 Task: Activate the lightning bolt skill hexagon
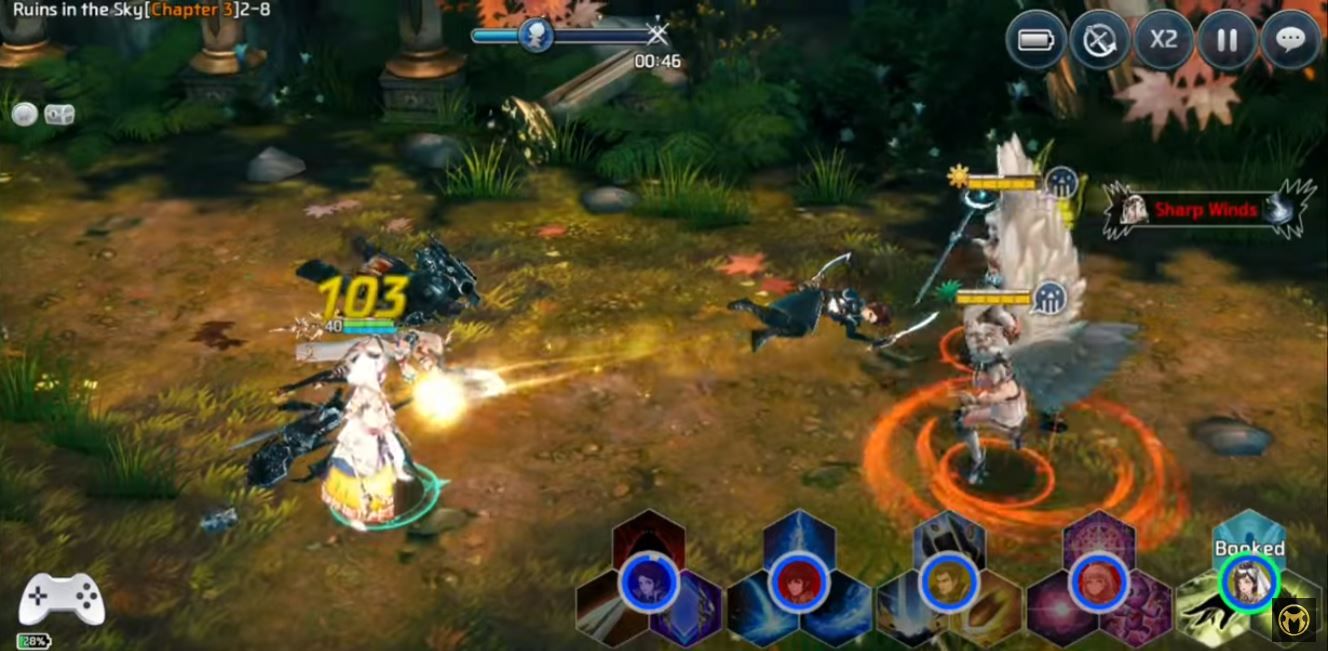[x=798, y=537]
